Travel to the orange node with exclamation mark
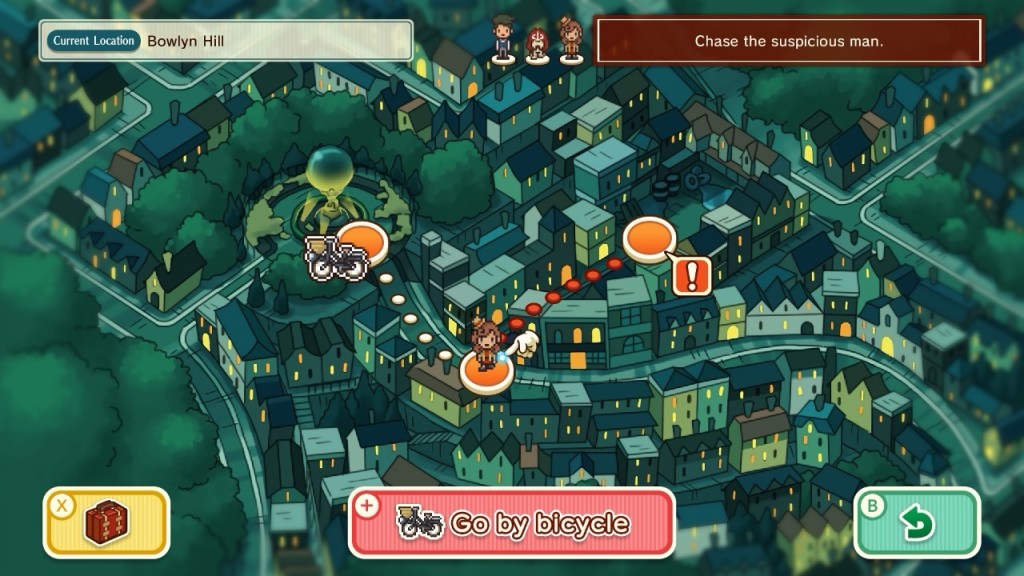The width and height of the screenshot is (1024, 576). coord(649,242)
